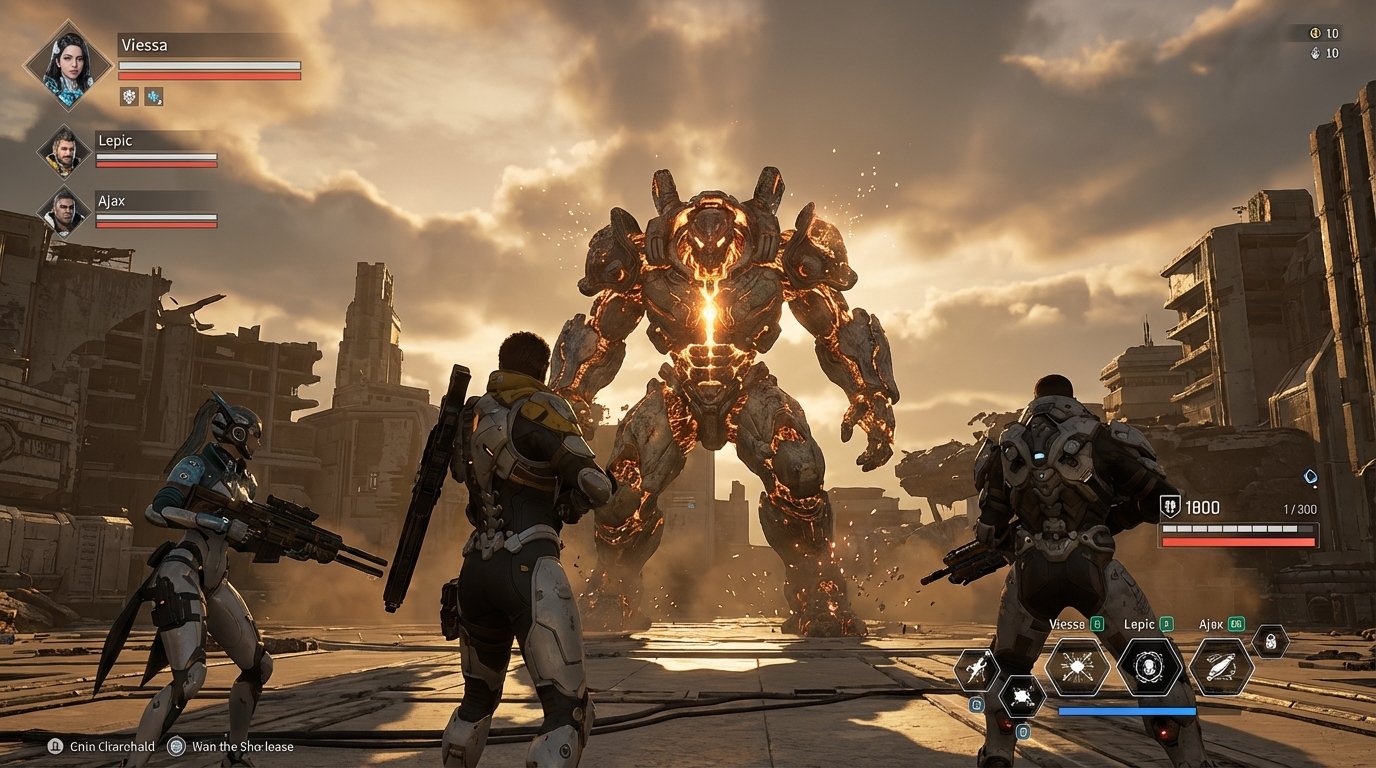Select the small splatter sub-skill hexagon
The width and height of the screenshot is (1376, 768).
click(x=1020, y=697)
